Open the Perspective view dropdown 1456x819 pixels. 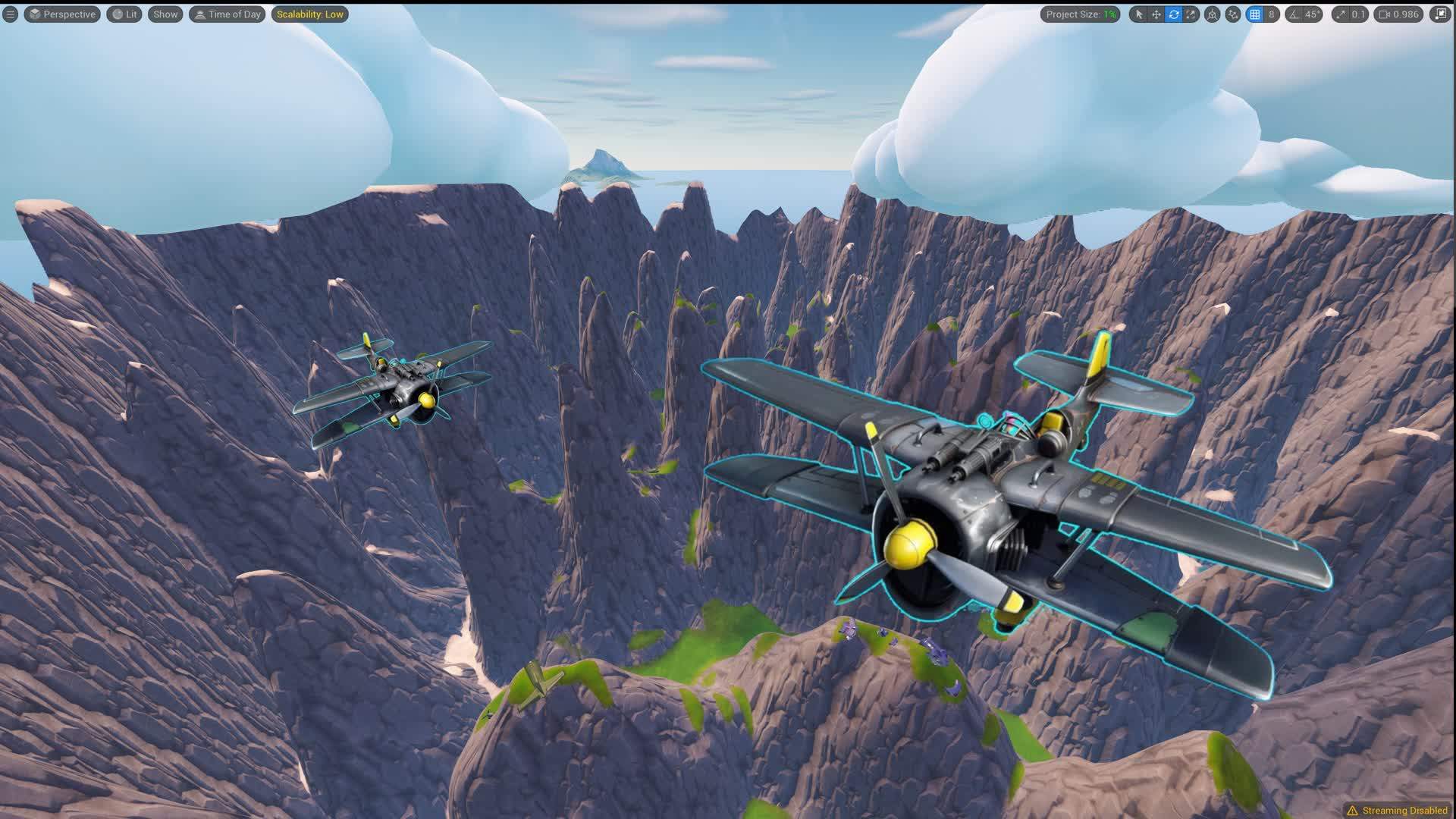tap(61, 14)
